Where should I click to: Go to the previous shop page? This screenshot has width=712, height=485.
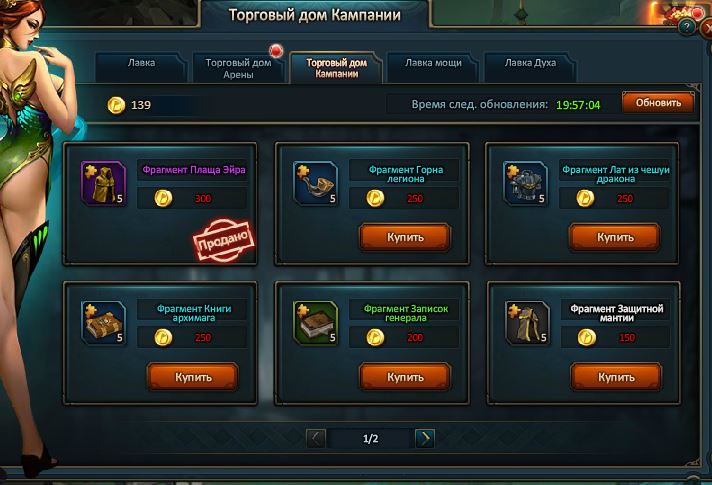pos(316,438)
